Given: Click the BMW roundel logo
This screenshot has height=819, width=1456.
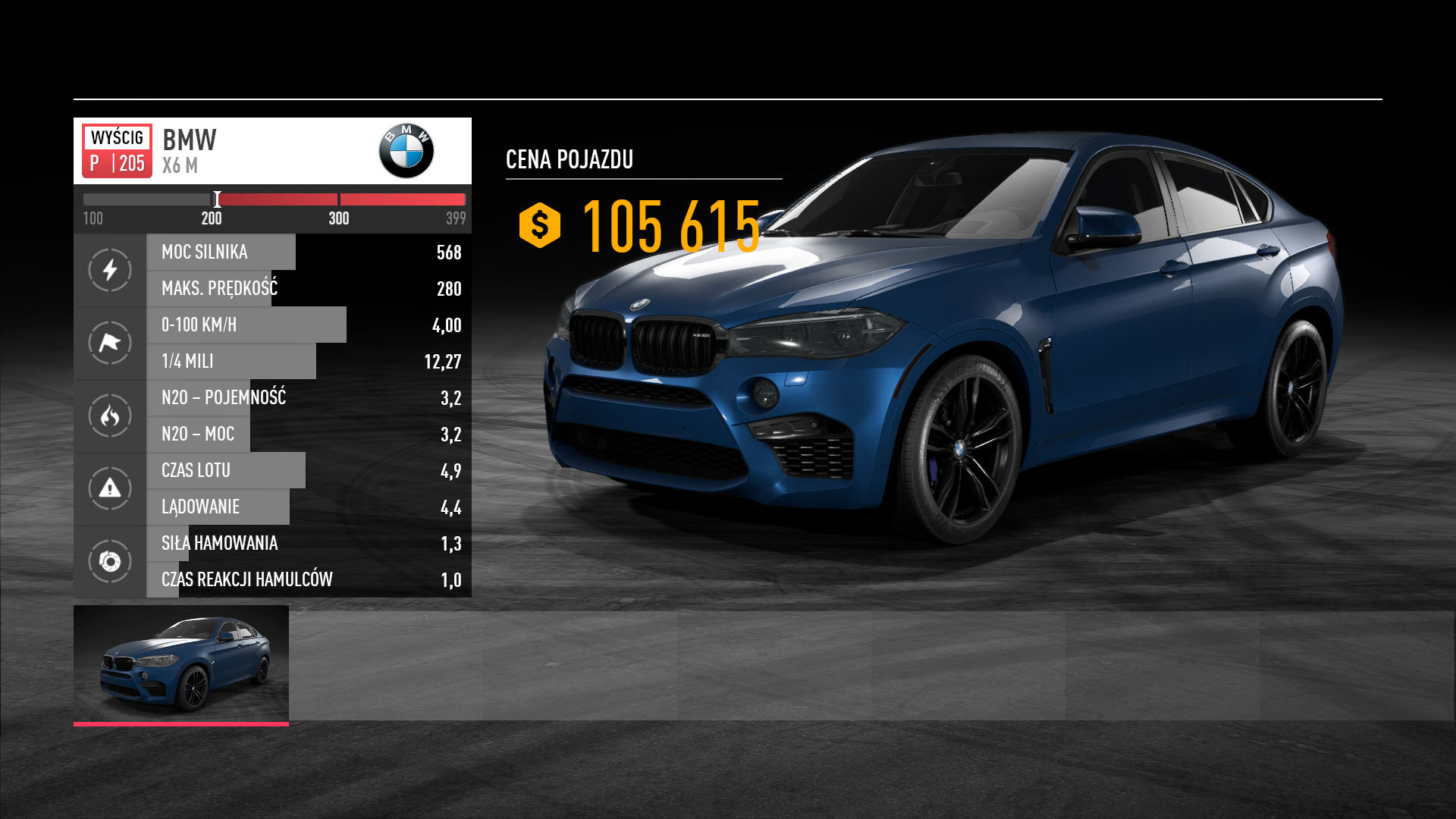Looking at the screenshot, I should coord(406,151).
